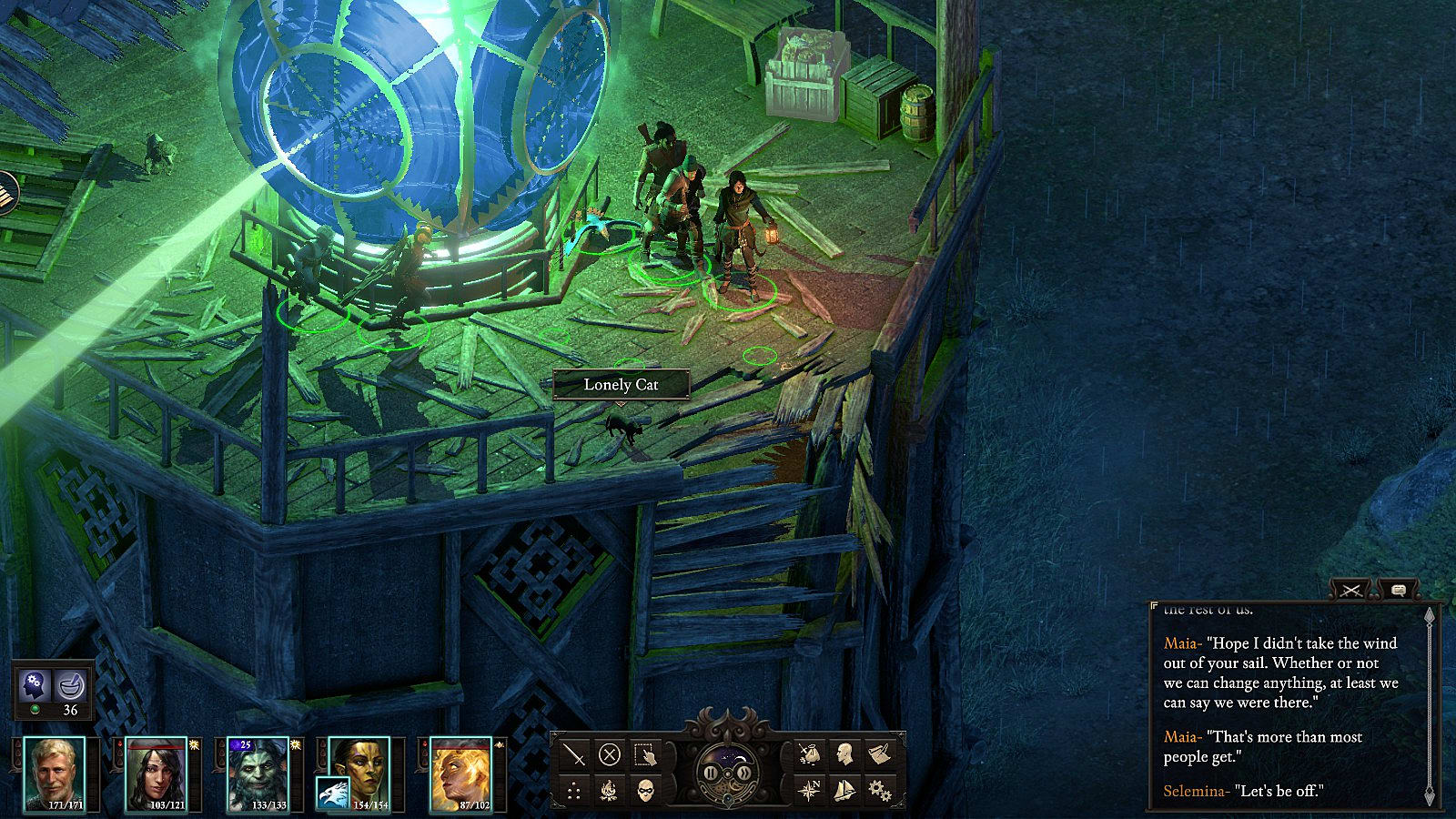Switch to the dialogue log speech-bubble tab
Image resolution: width=1456 pixels, height=819 pixels.
point(1399,591)
